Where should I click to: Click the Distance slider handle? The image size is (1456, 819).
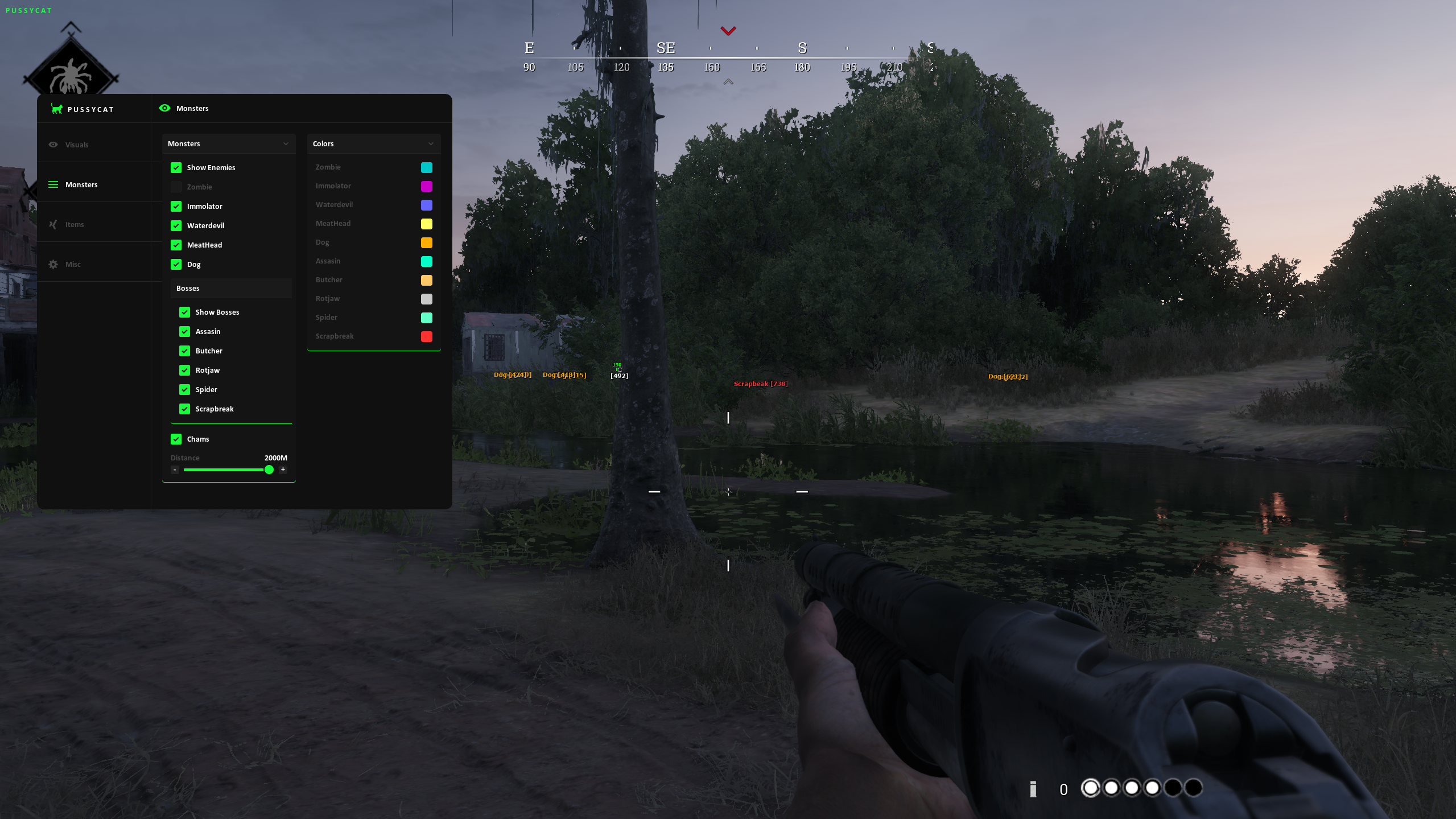point(269,470)
